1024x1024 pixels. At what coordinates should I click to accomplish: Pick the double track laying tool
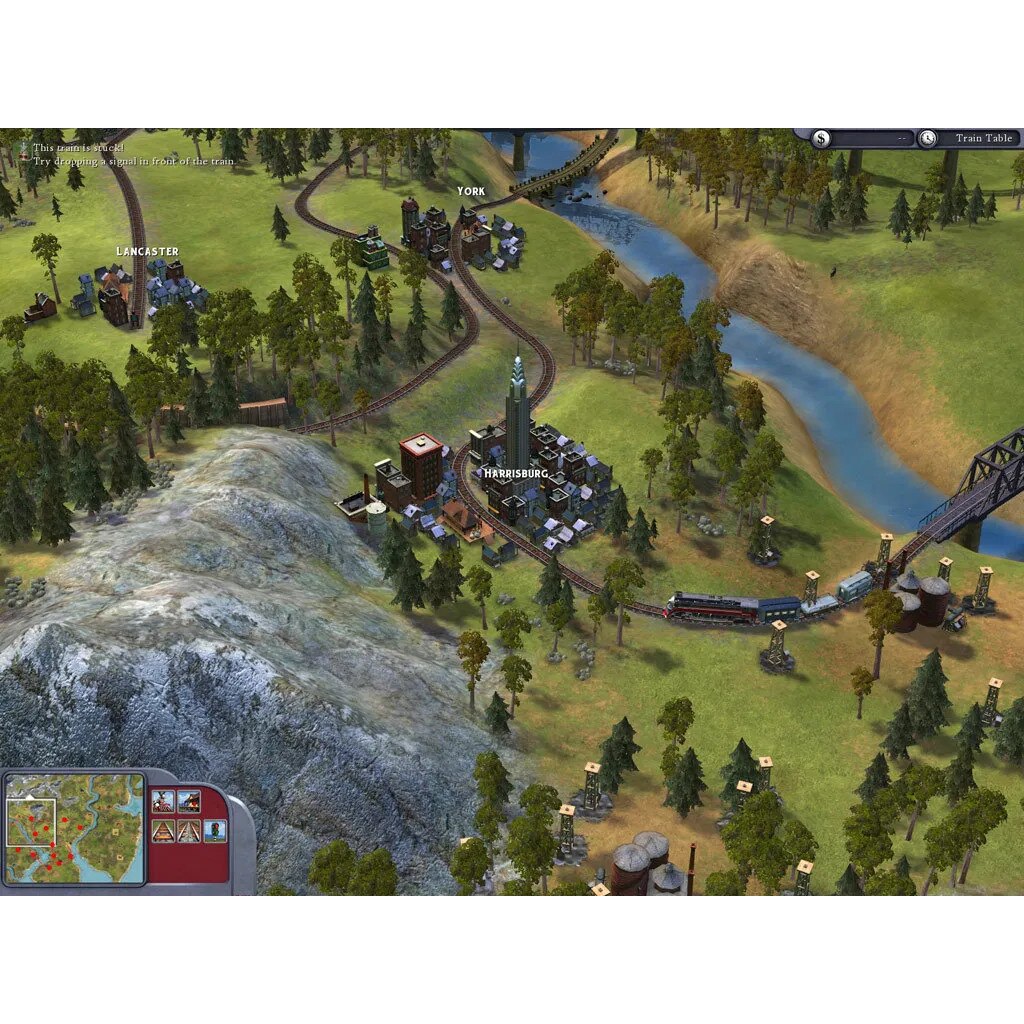[189, 830]
